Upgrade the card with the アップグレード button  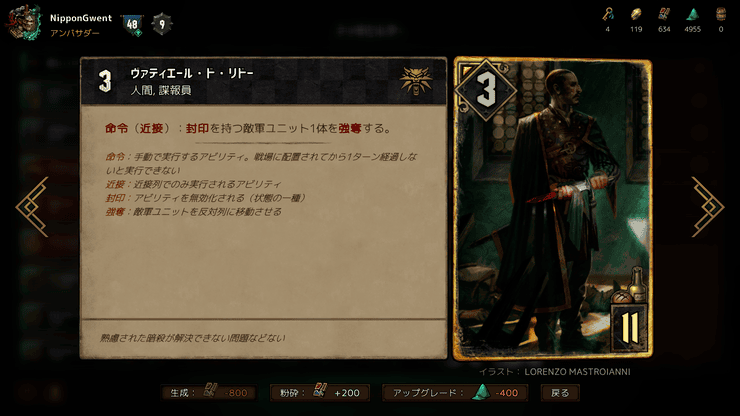tap(453, 393)
